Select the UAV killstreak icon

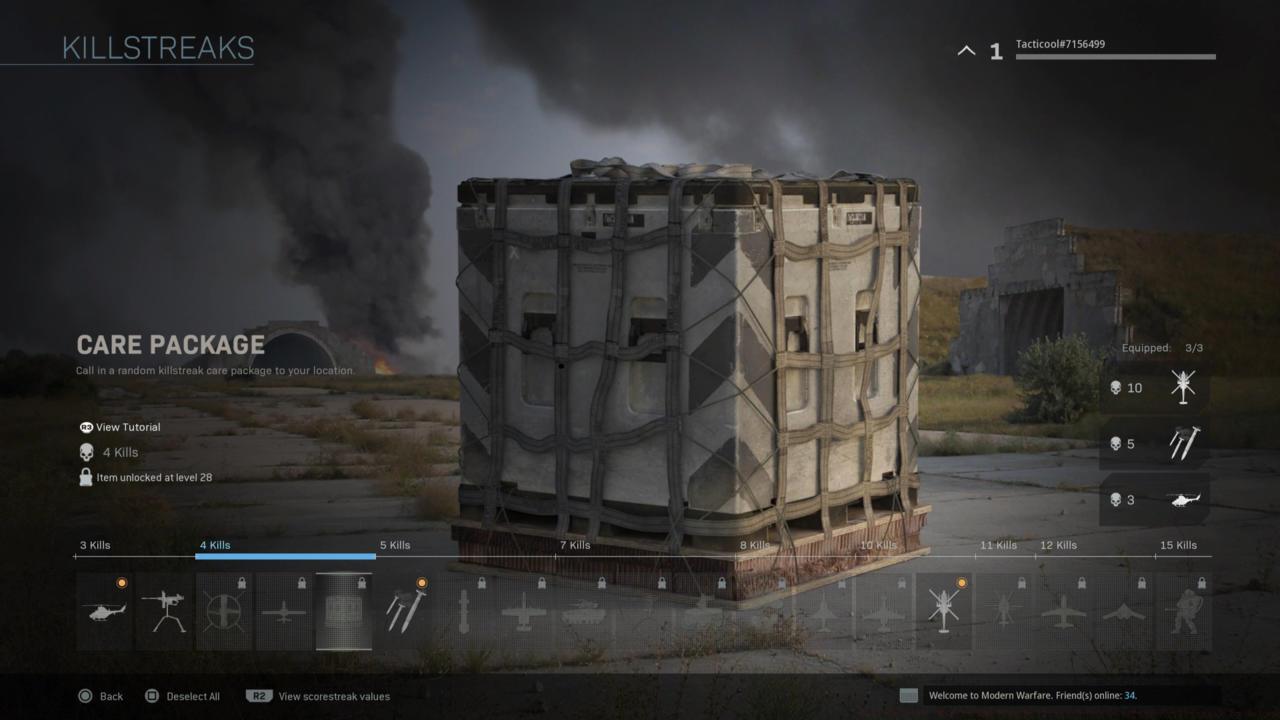(284, 611)
